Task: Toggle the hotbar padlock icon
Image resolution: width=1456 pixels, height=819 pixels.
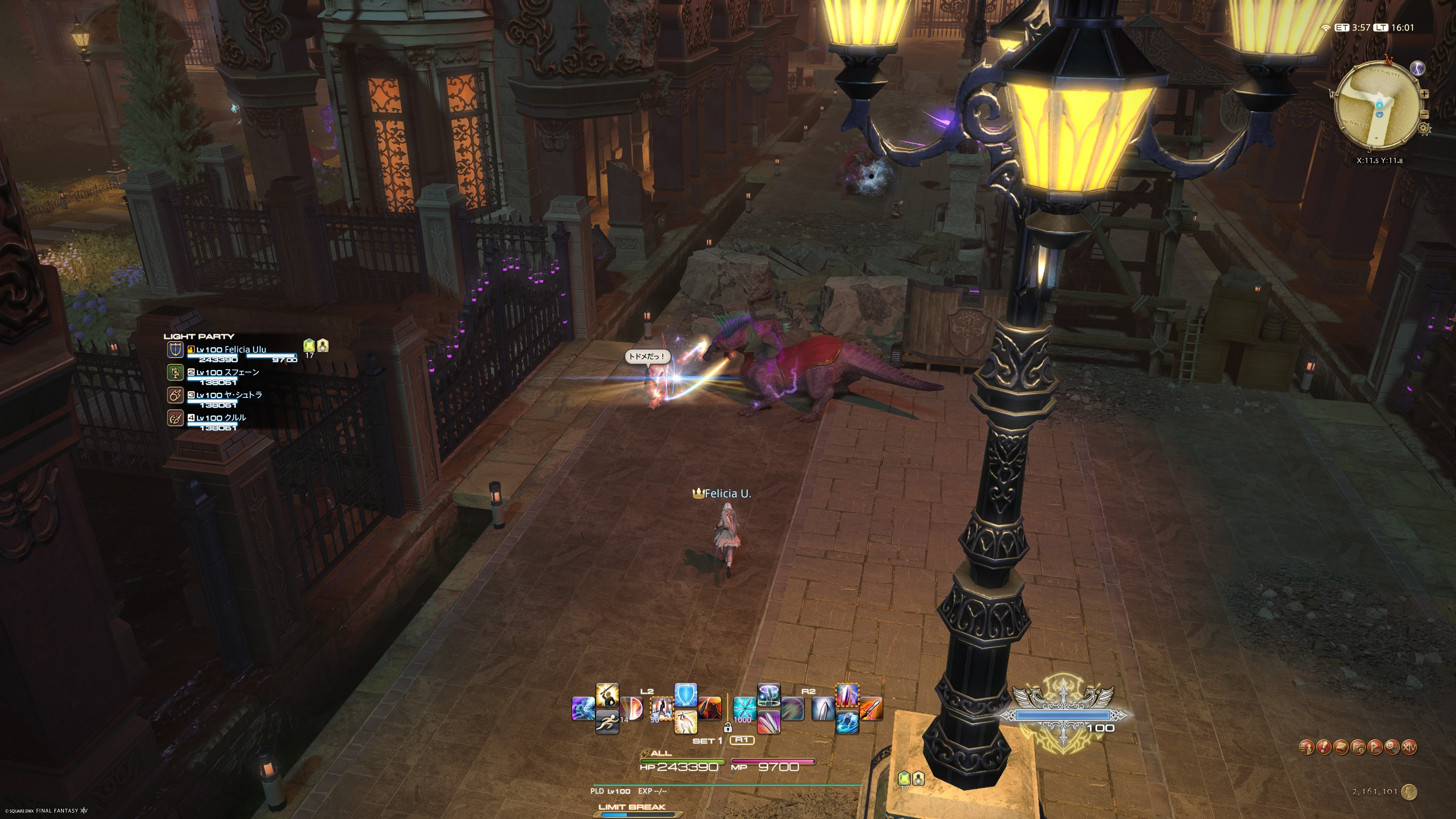Action: (x=728, y=728)
